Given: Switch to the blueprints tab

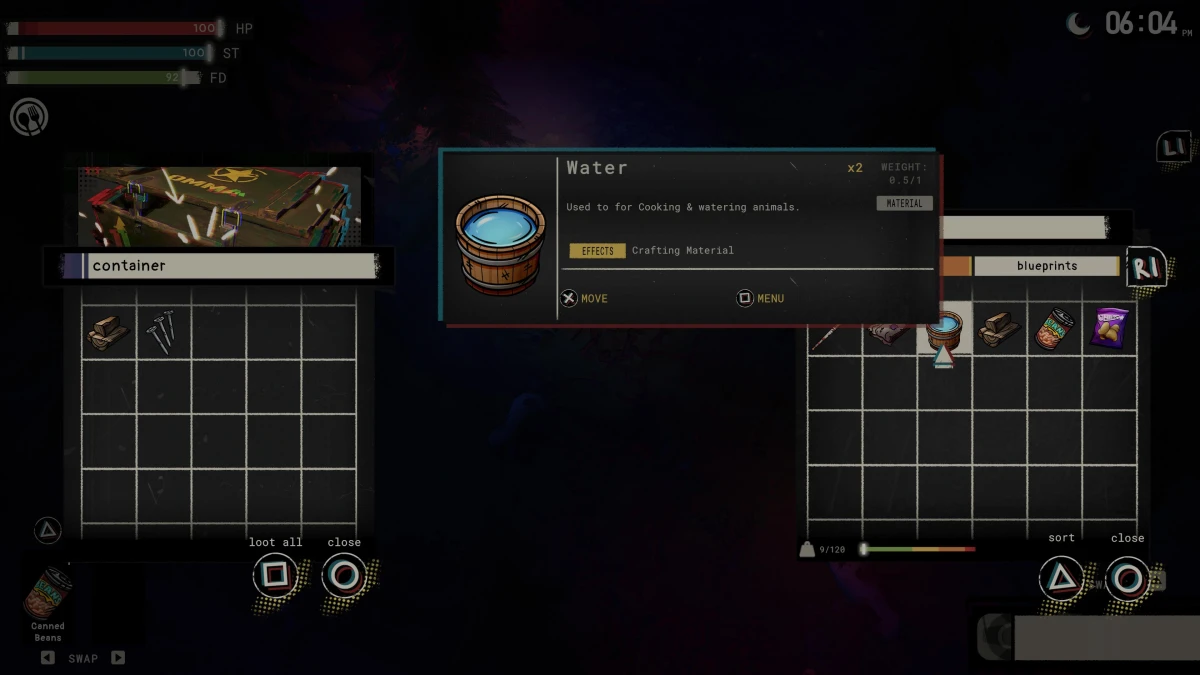Looking at the screenshot, I should coord(1046,266).
